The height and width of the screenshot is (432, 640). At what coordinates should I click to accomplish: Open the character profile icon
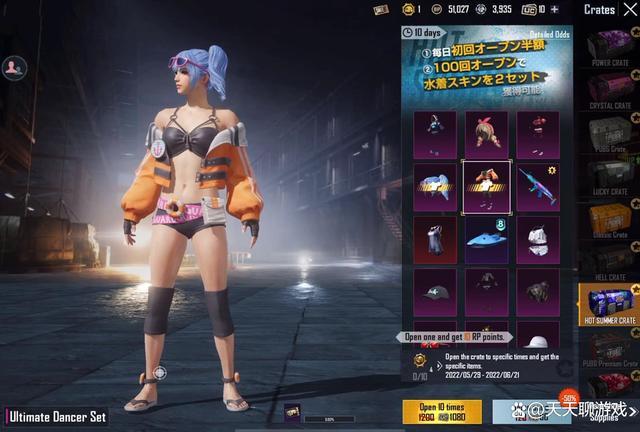[14, 67]
